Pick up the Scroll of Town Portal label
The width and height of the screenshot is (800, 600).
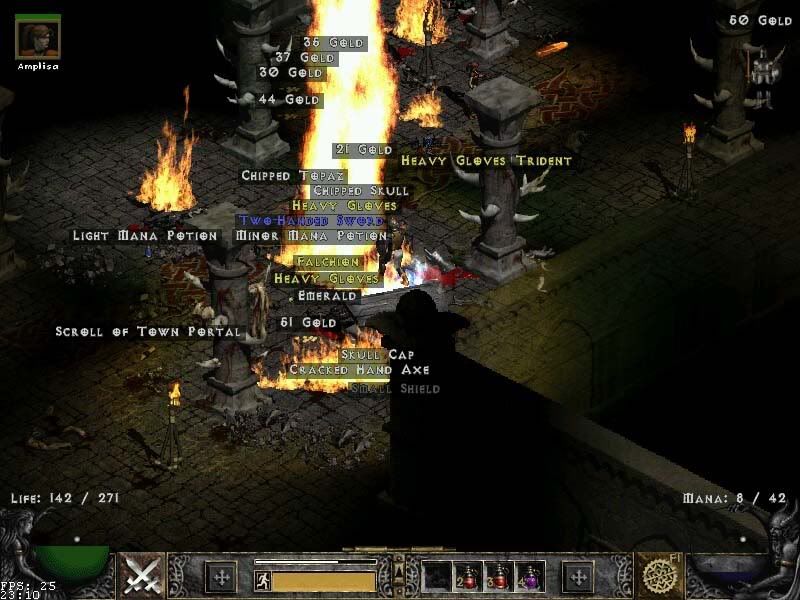(148, 332)
